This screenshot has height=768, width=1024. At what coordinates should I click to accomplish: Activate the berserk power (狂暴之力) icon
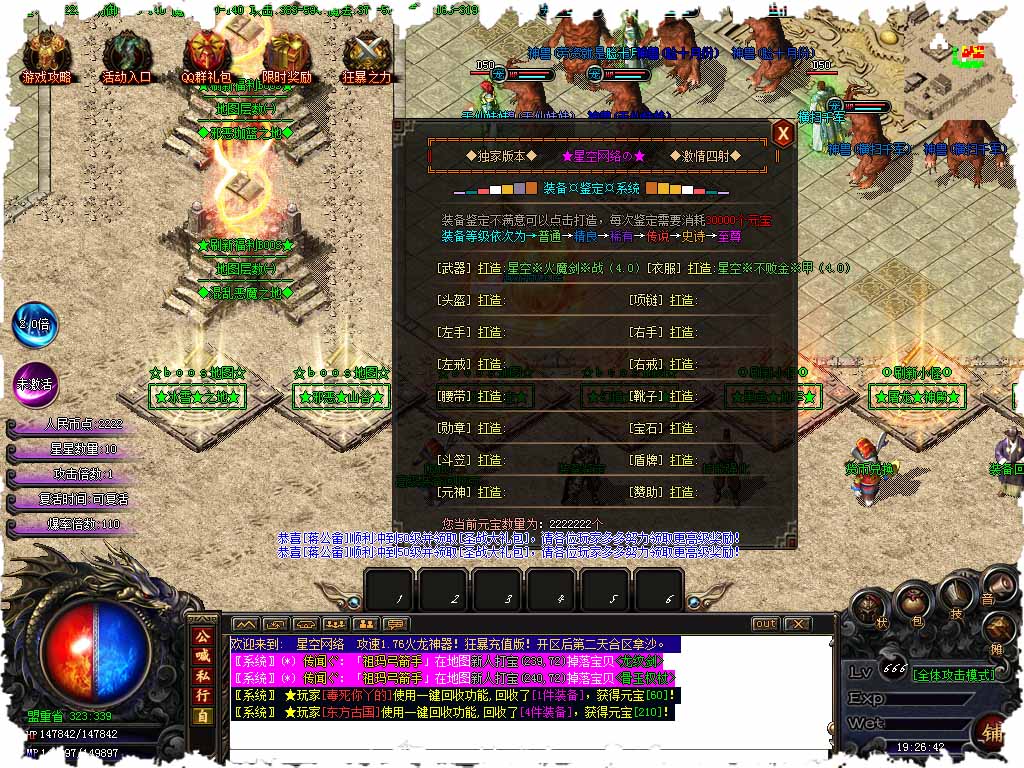coord(366,55)
